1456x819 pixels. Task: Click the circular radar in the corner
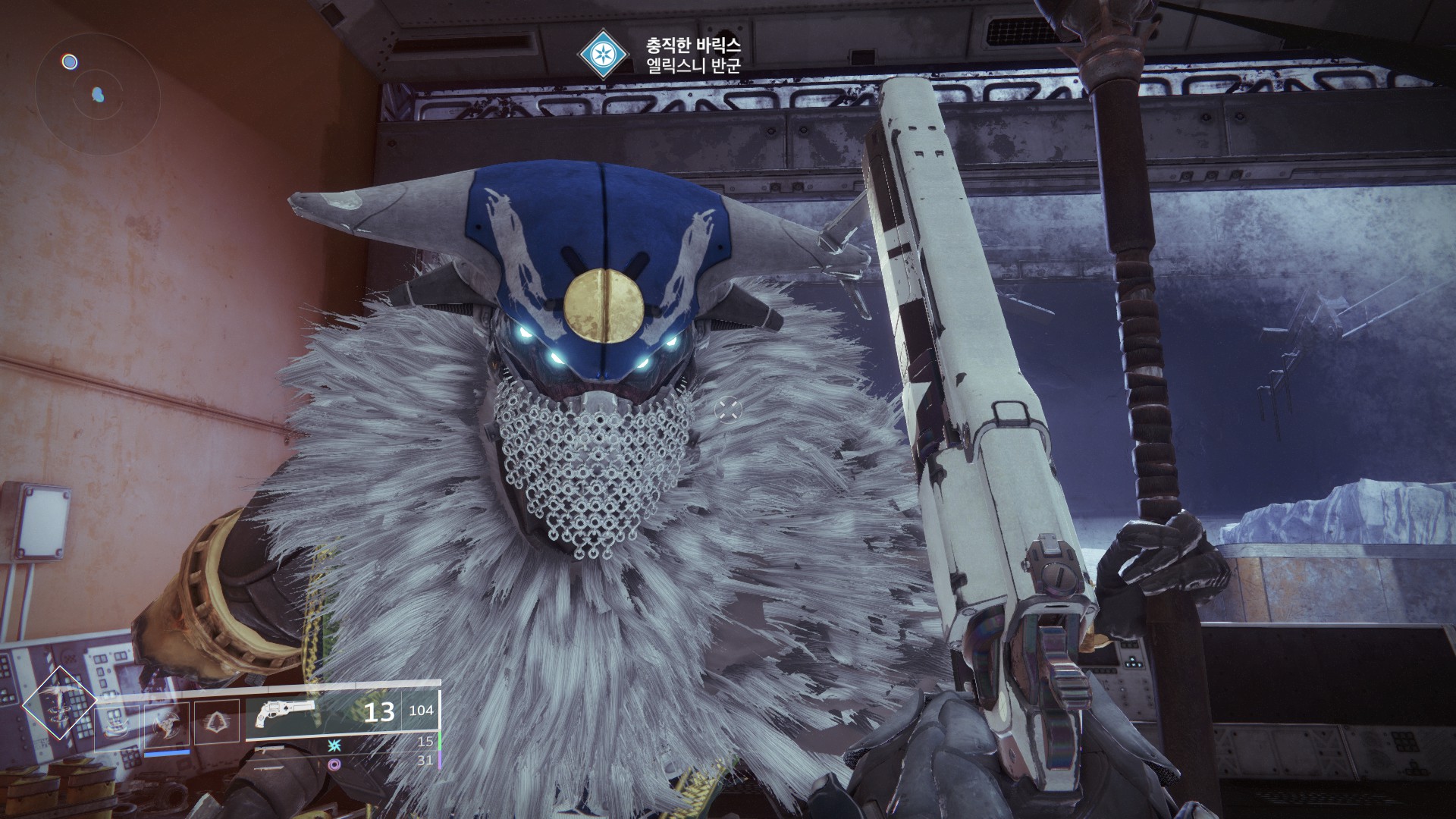coord(97,93)
